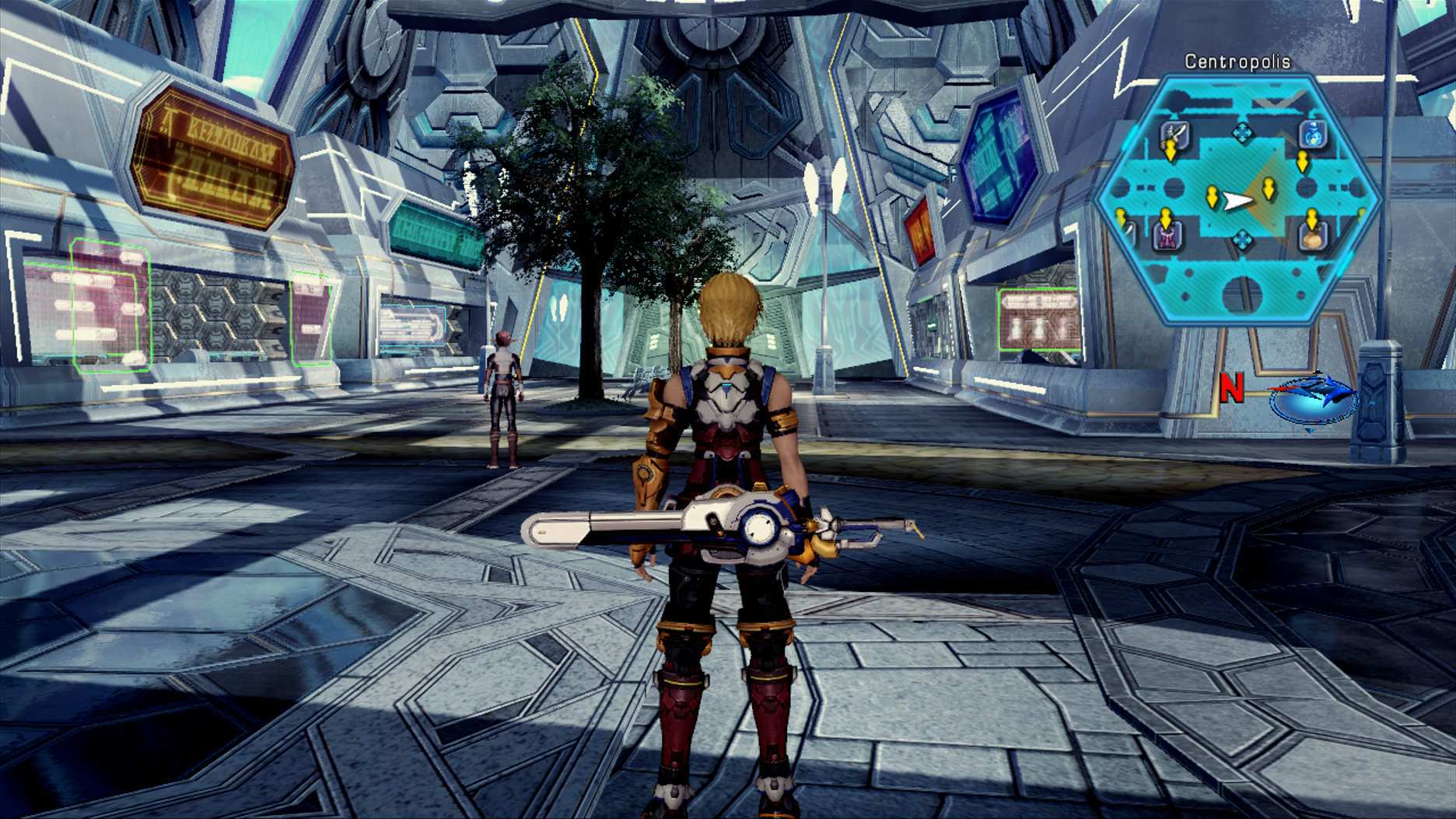This screenshot has height=819, width=1456.
Task: Select the red N north indicator
Action: tap(1234, 389)
